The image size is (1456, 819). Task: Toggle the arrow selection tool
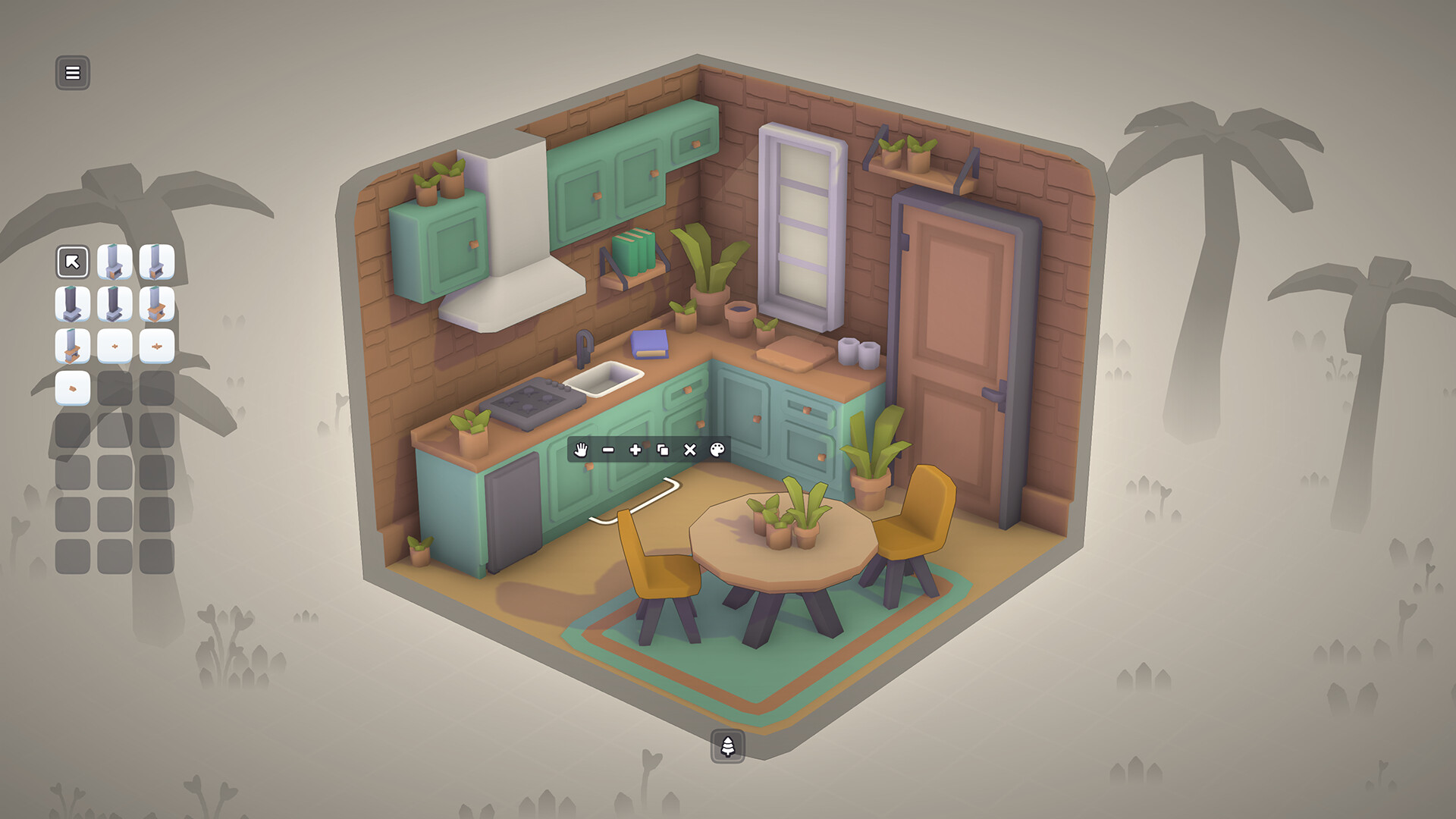tap(73, 262)
